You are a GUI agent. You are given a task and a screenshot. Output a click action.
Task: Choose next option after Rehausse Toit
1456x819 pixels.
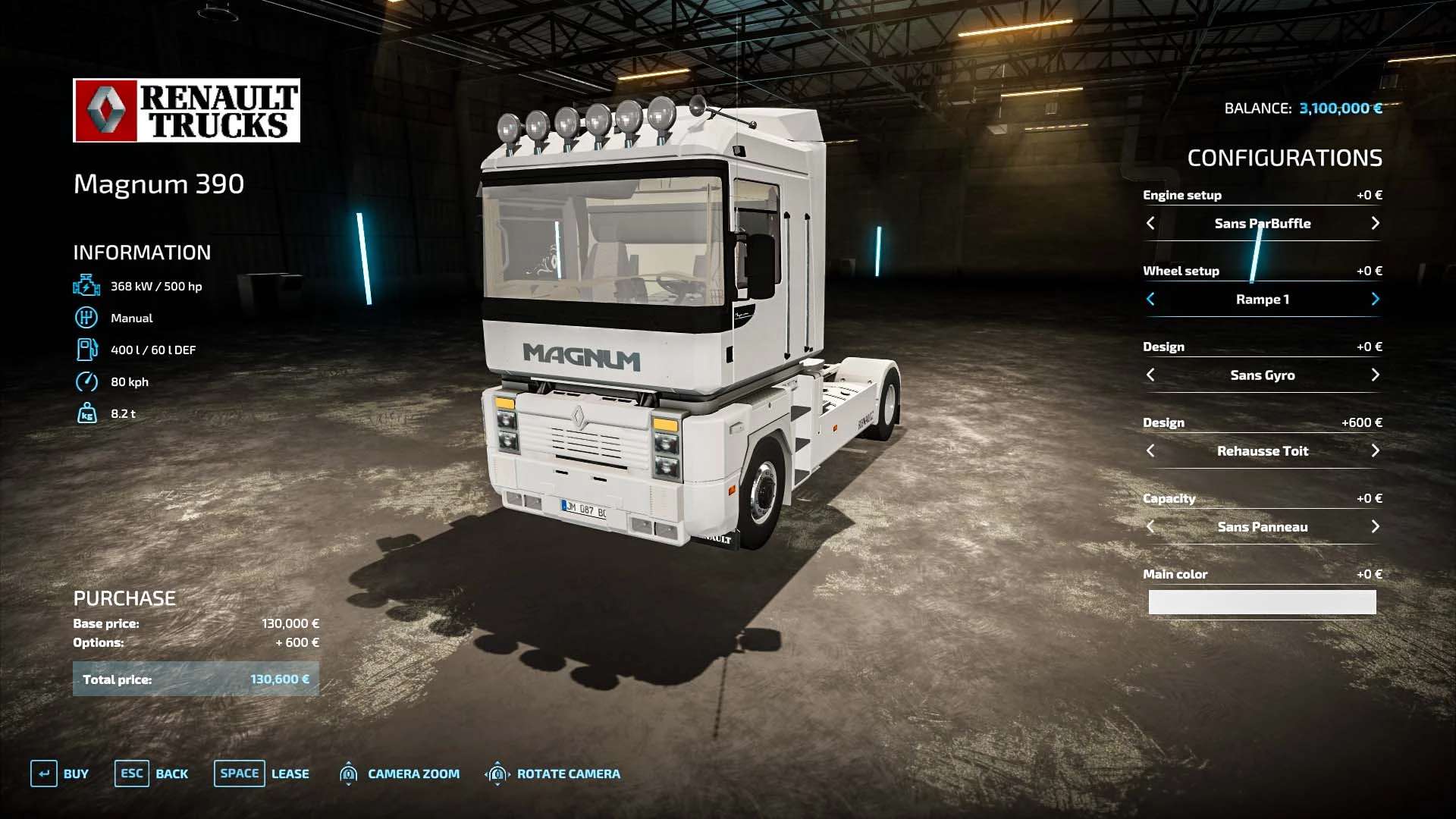click(x=1375, y=450)
